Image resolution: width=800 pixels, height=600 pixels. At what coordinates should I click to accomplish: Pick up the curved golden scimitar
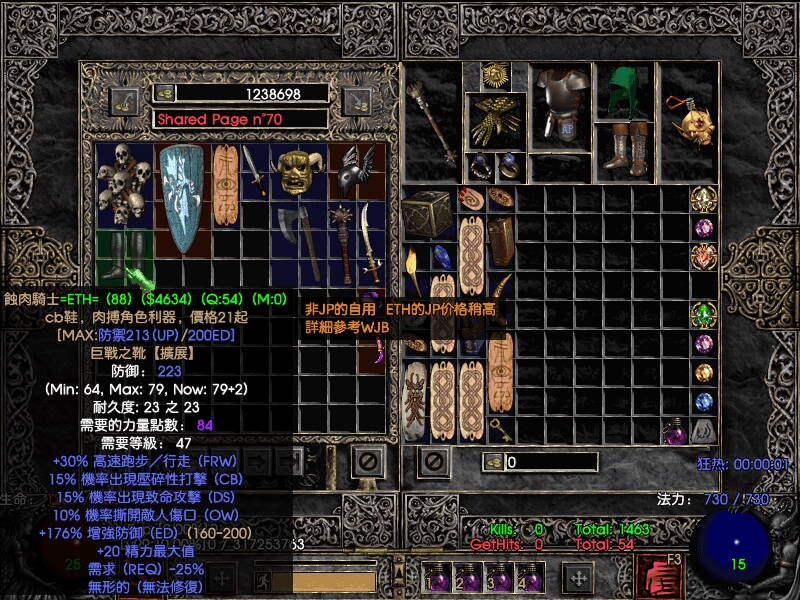[371, 243]
